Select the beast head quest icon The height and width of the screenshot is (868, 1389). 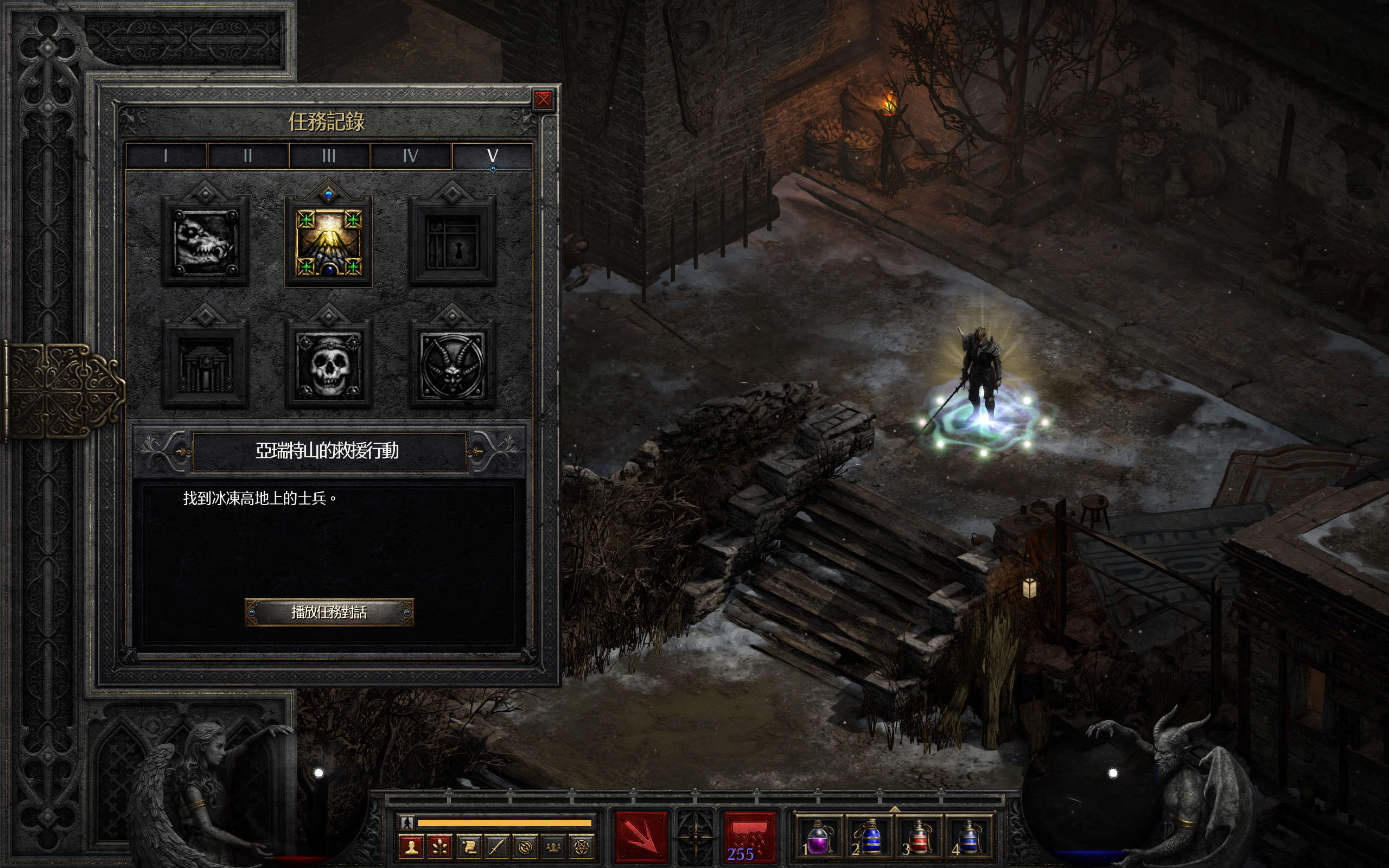pyautogui.click(x=205, y=241)
